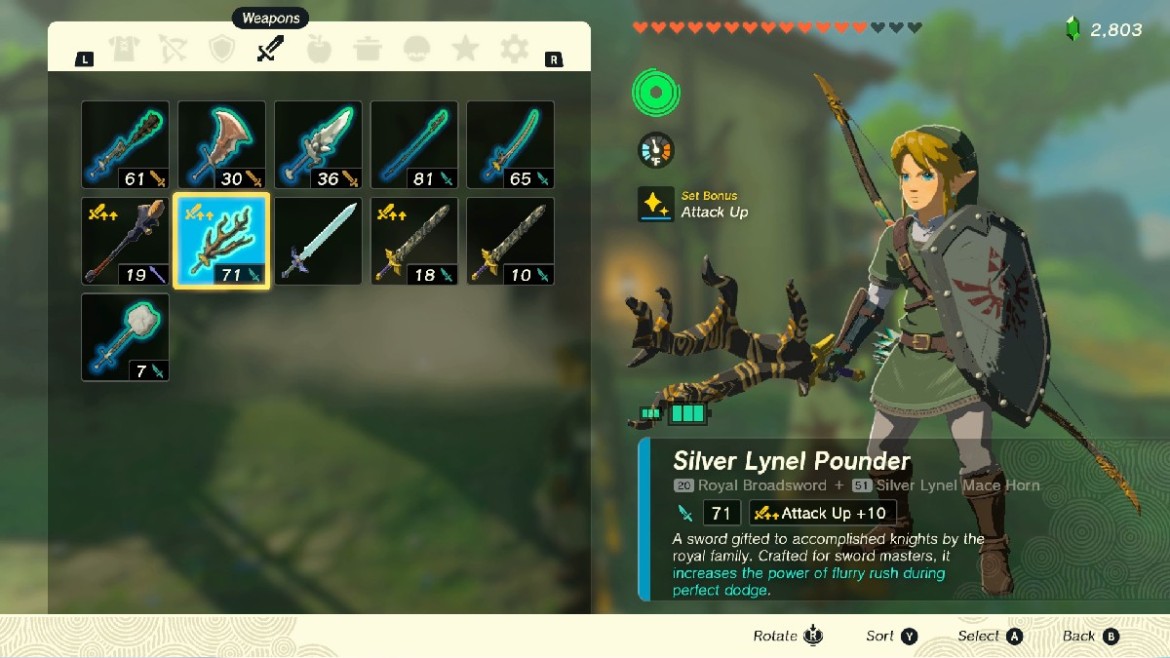1170x658 pixels.
Task: Pick the sword with 18 attack power
Action: pyautogui.click(x=414, y=241)
